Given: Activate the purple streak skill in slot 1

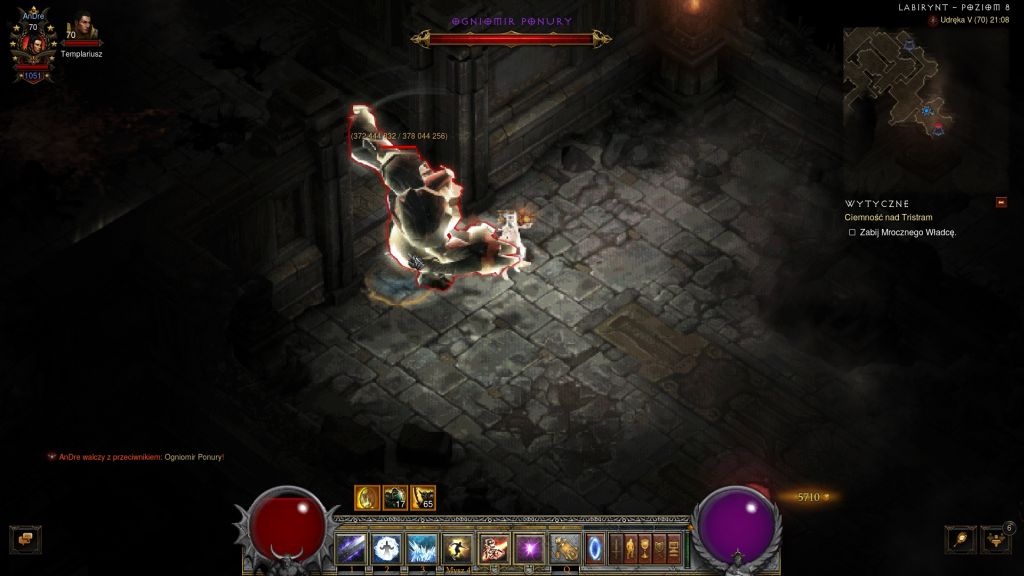Looking at the screenshot, I should (x=351, y=548).
